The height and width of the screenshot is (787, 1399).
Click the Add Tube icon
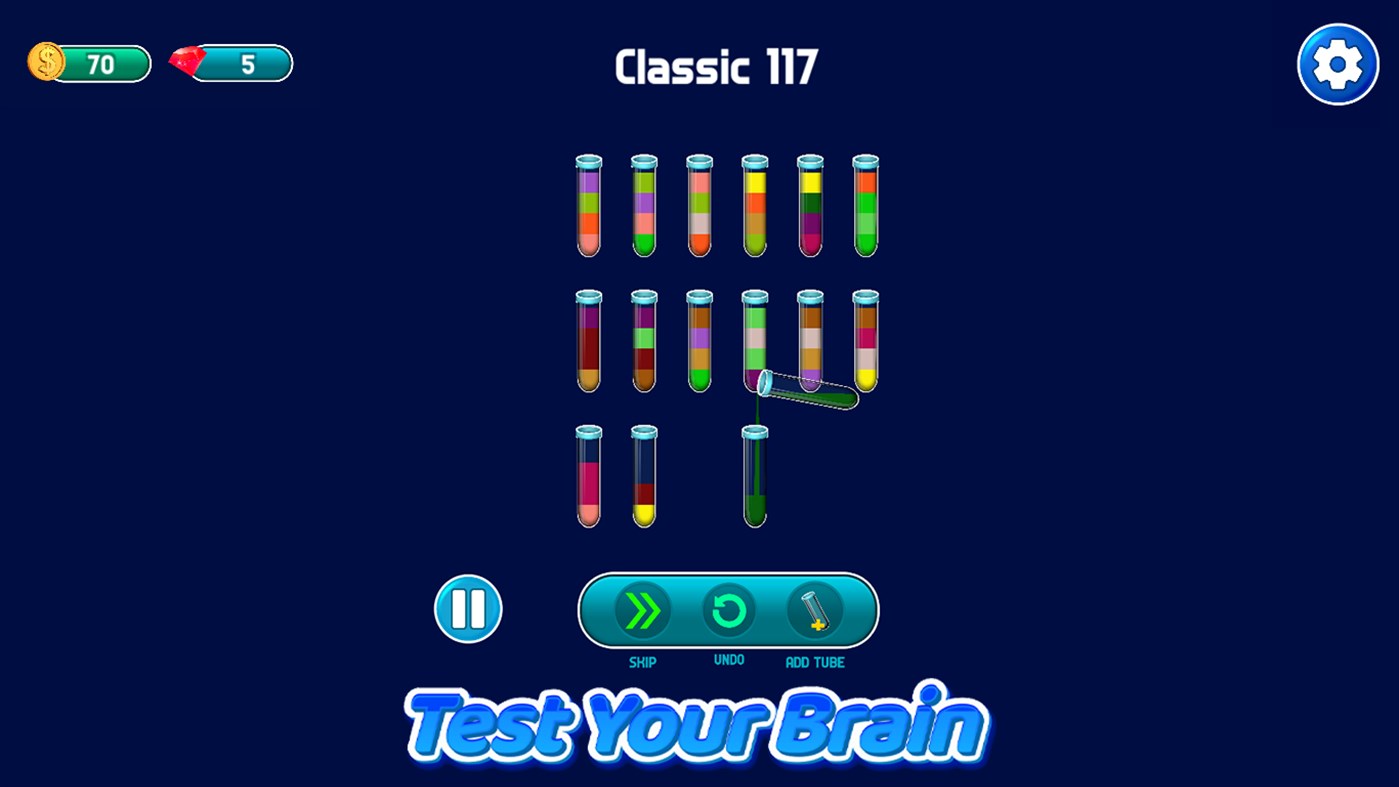tap(815, 609)
